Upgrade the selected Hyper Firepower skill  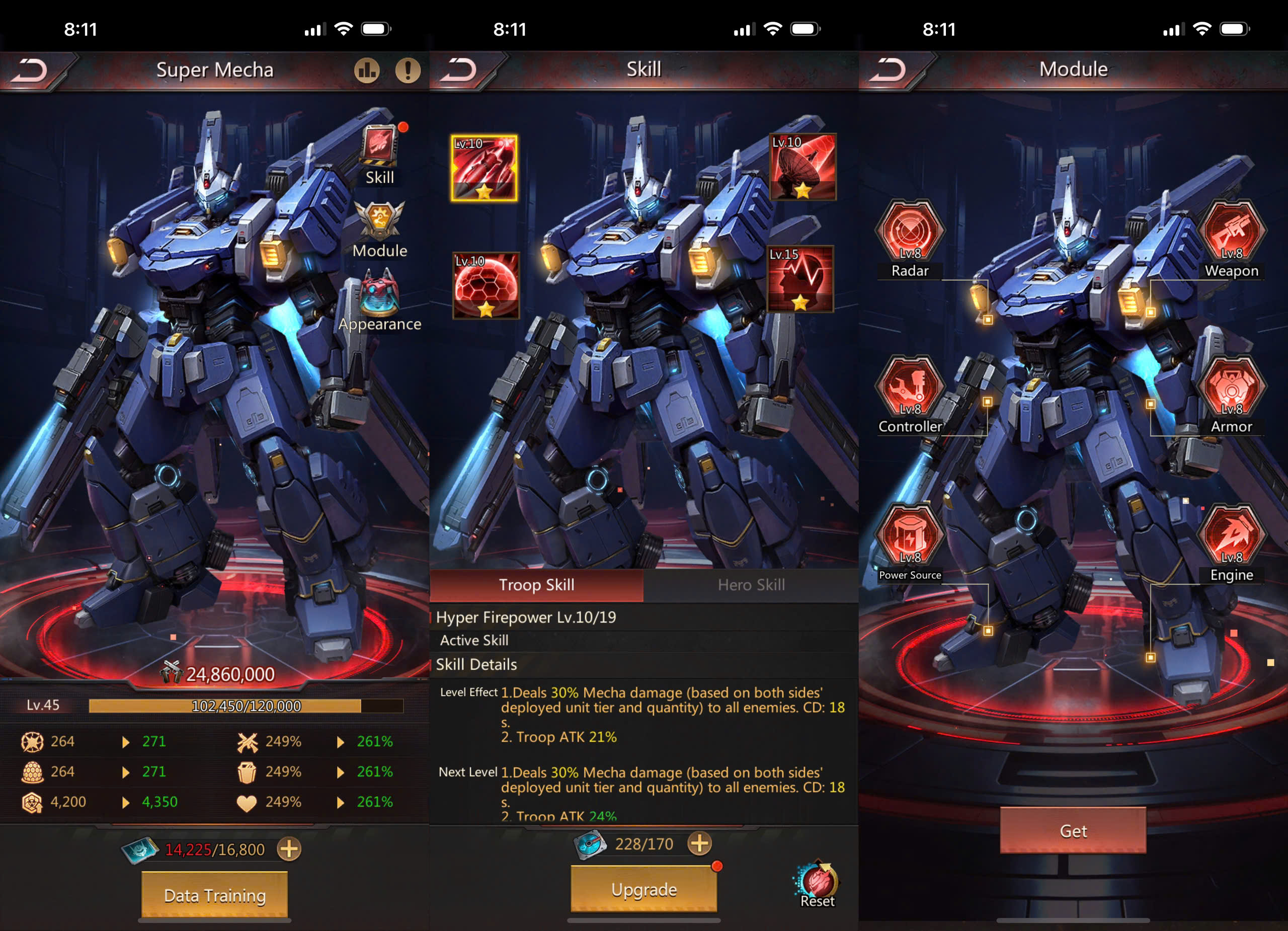tap(643, 889)
